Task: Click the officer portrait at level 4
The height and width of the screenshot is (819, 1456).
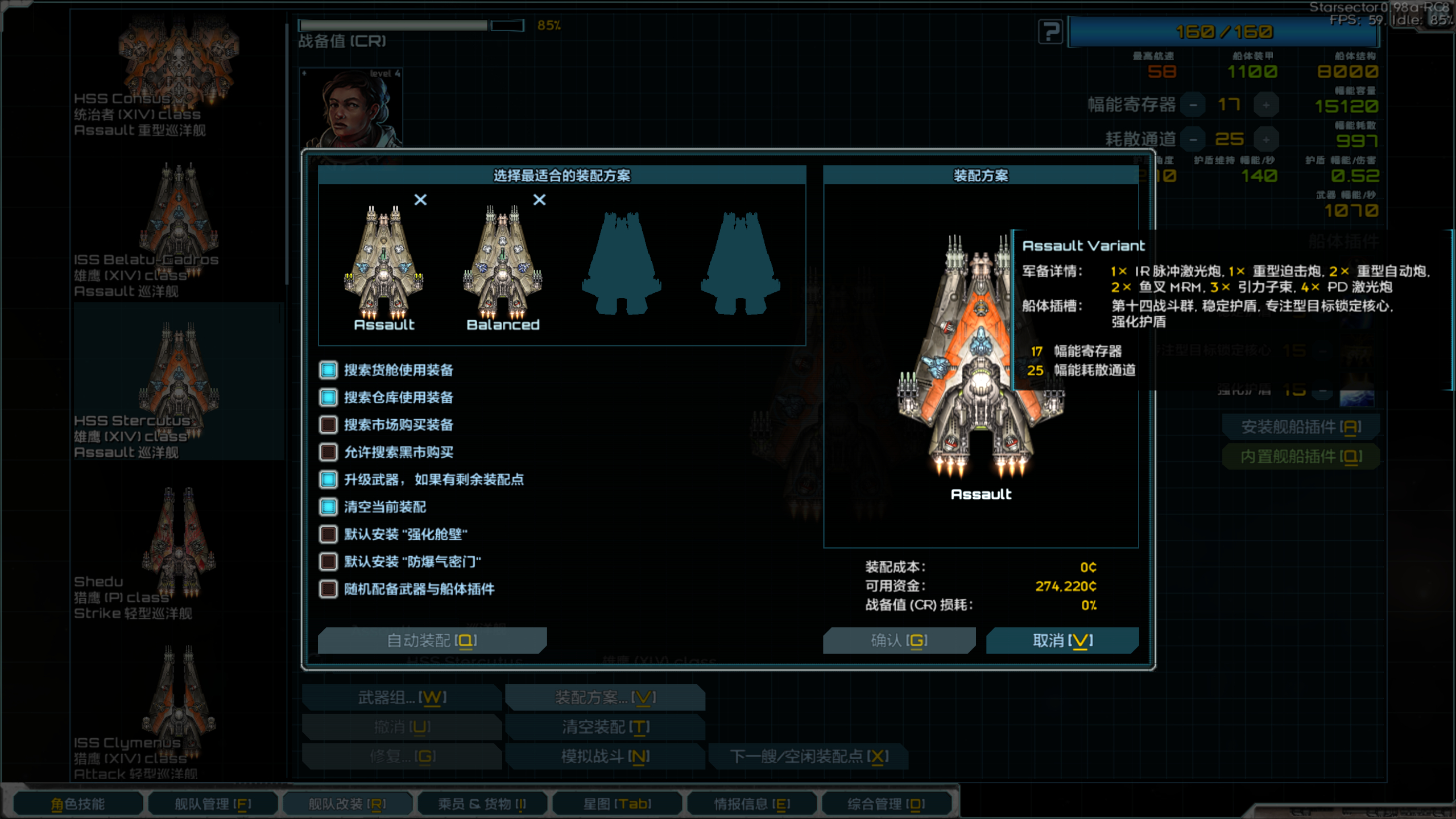Action: click(351, 108)
